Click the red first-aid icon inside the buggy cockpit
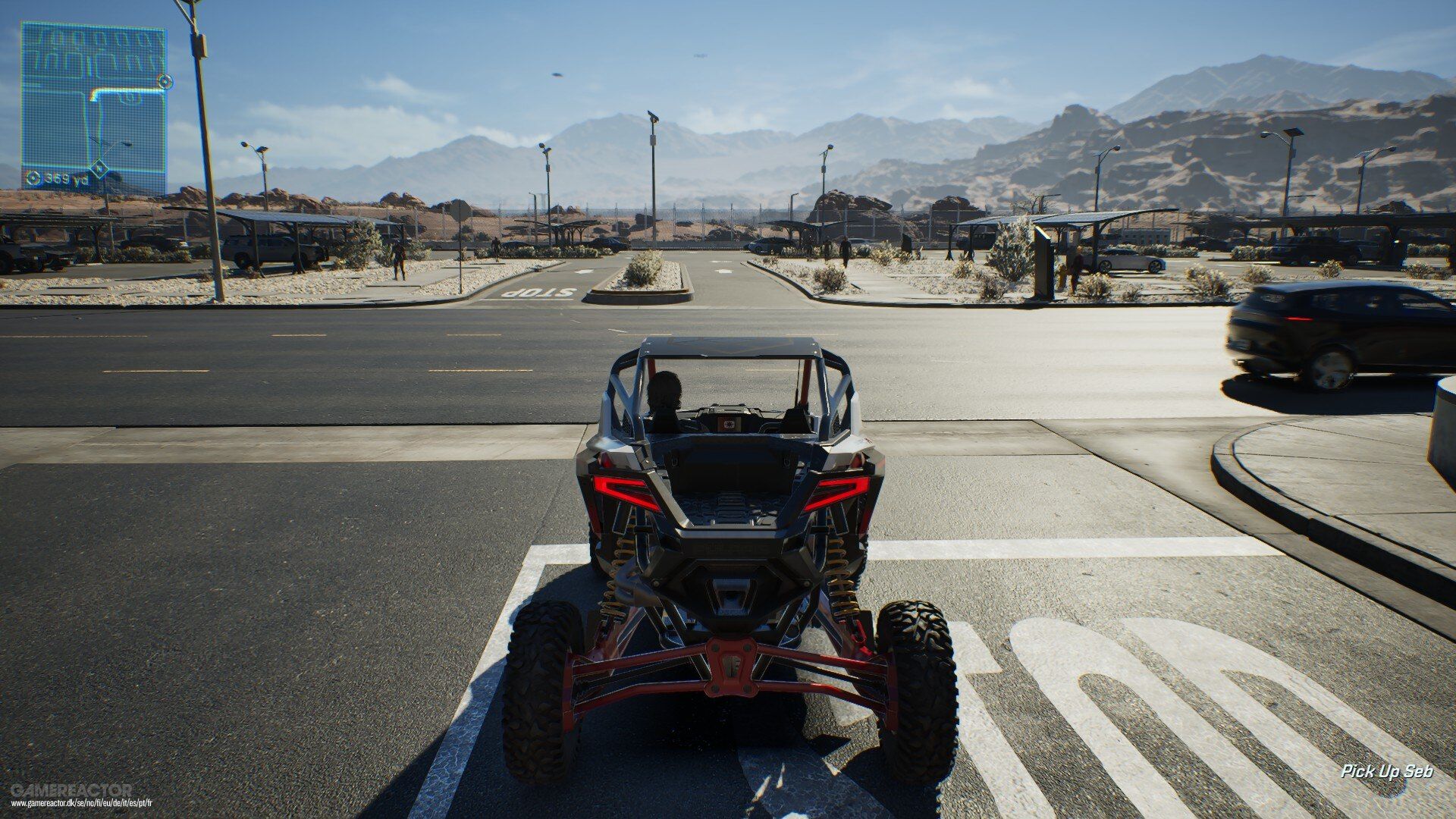Image resolution: width=1456 pixels, height=819 pixels. (730, 424)
